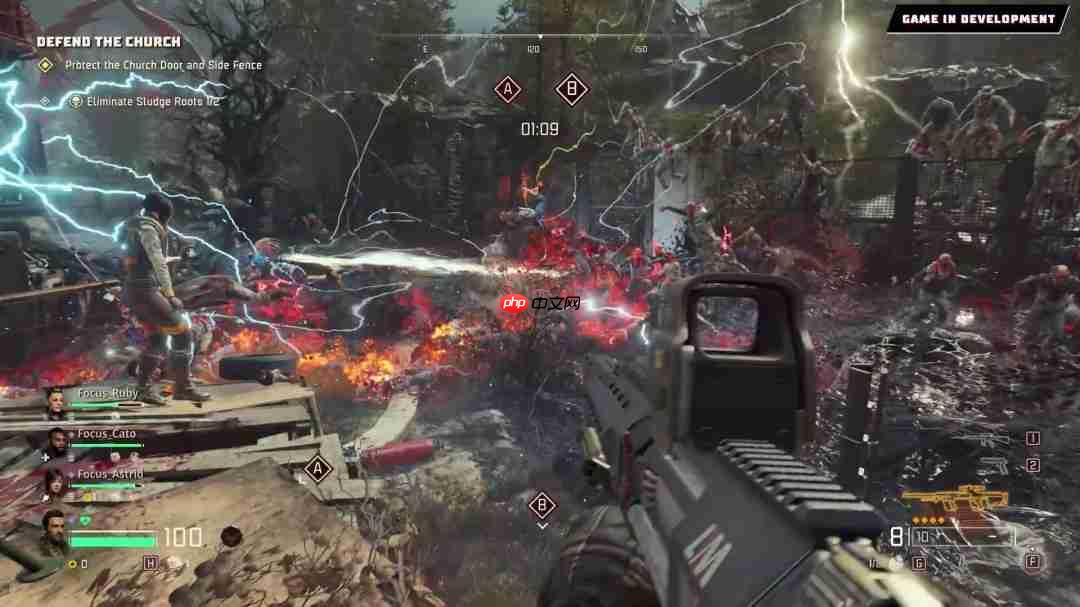
Task: Select the Defend the Church objective title
Action: (x=109, y=42)
